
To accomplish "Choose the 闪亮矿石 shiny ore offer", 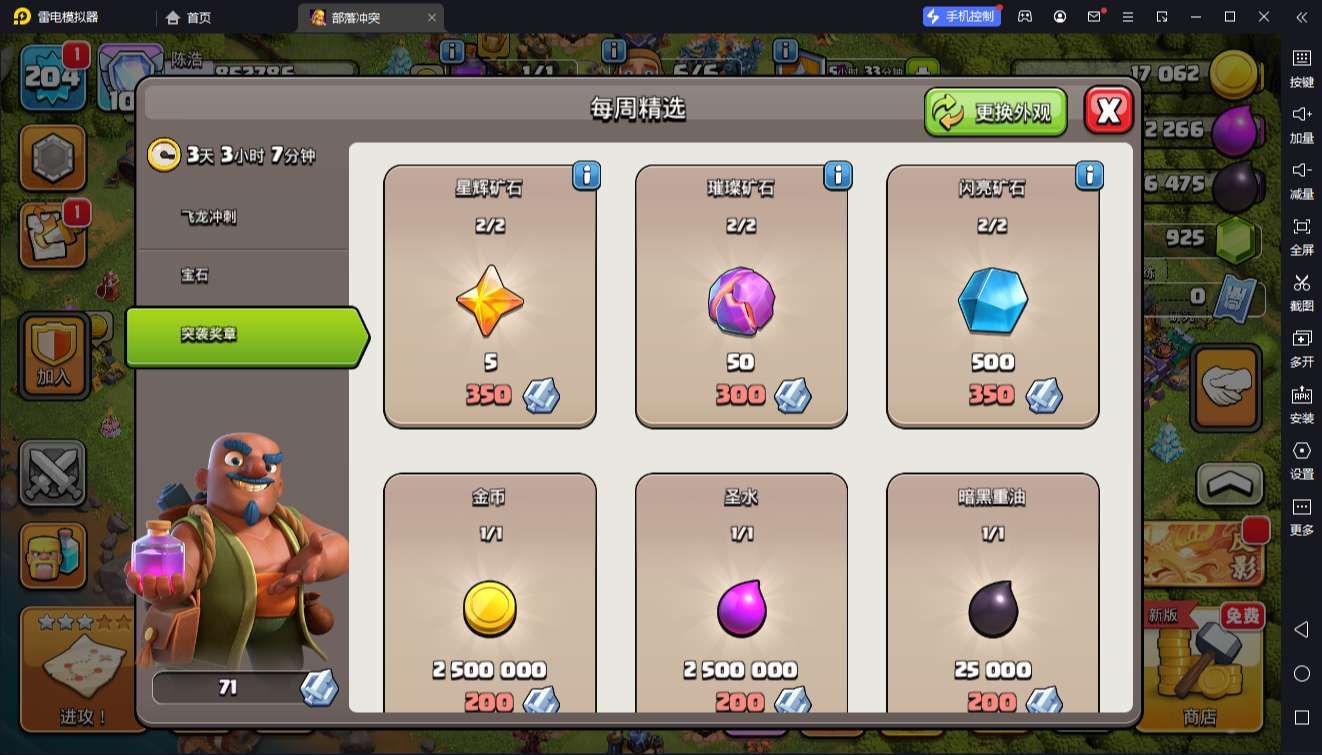I will pyautogui.click(x=992, y=296).
